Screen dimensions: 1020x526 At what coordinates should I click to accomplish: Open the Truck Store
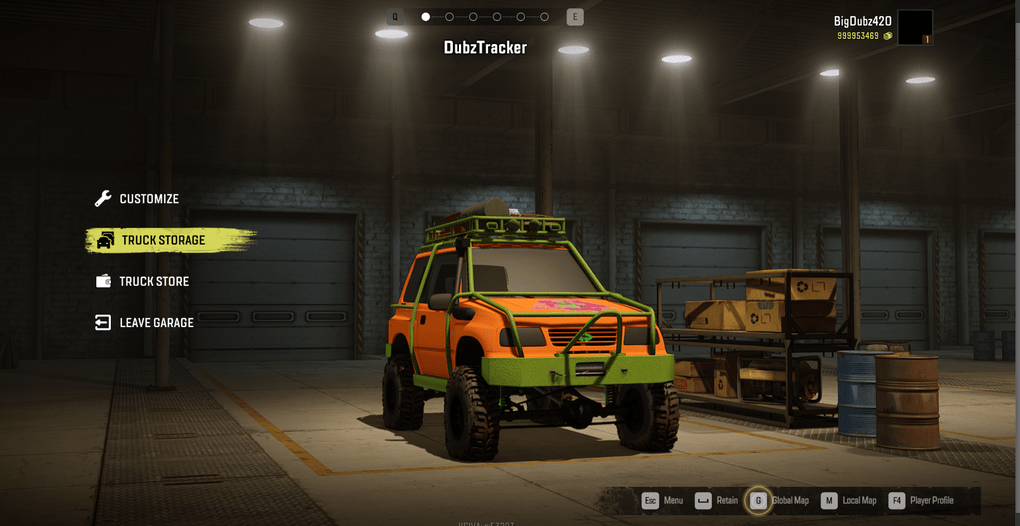pyautogui.click(x=153, y=282)
